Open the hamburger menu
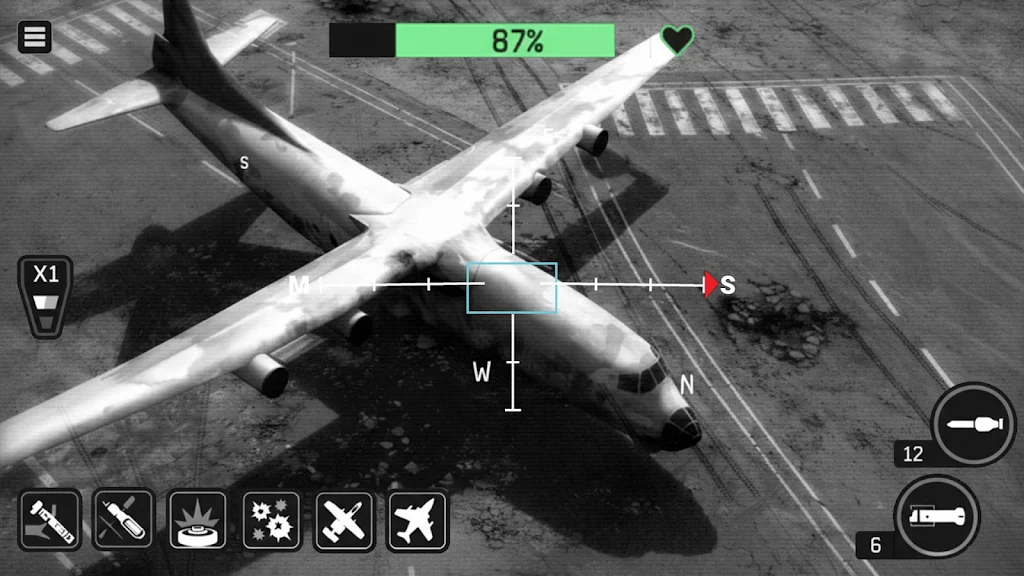The height and width of the screenshot is (576, 1024). 34,37
